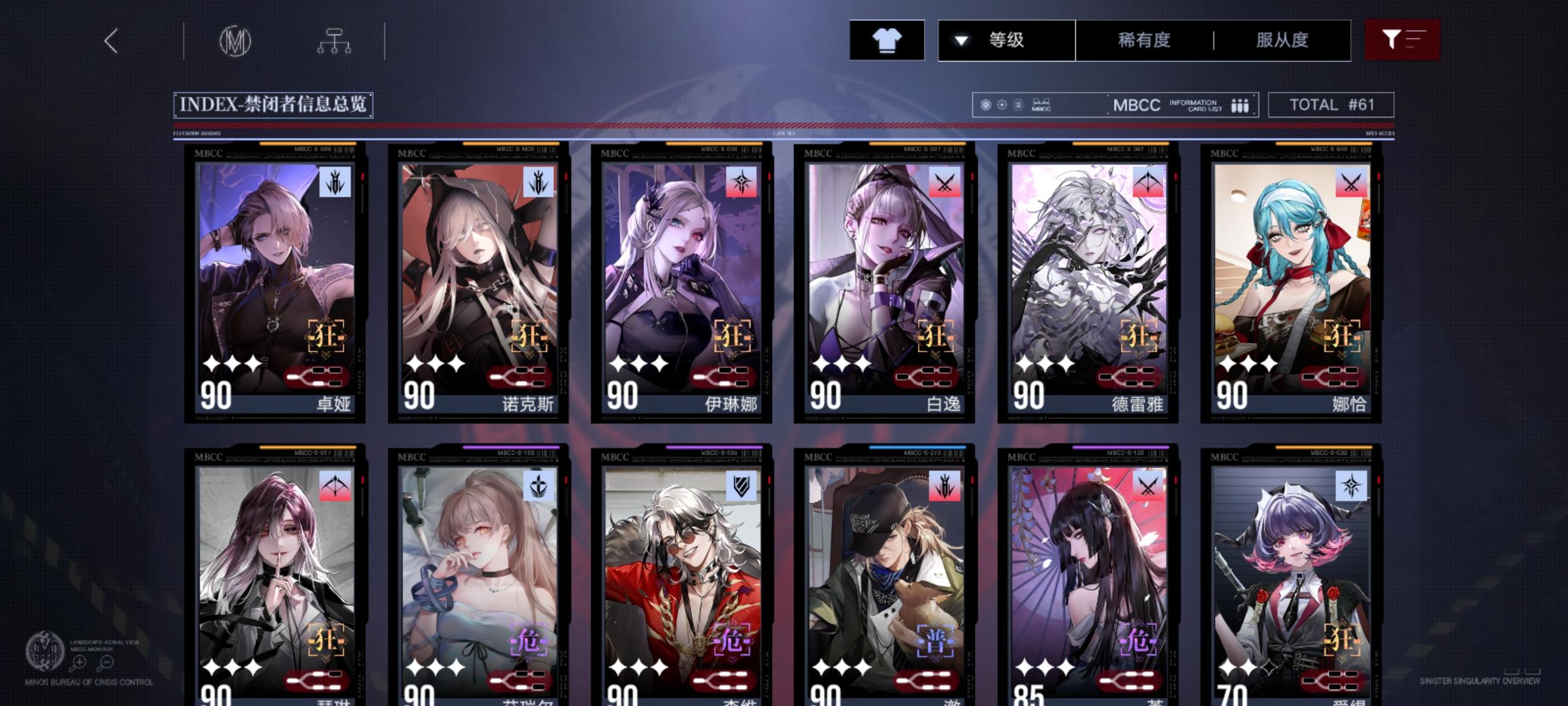Switch sorting to 服从度
Screen dimensions: 1568x706
point(1282,40)
